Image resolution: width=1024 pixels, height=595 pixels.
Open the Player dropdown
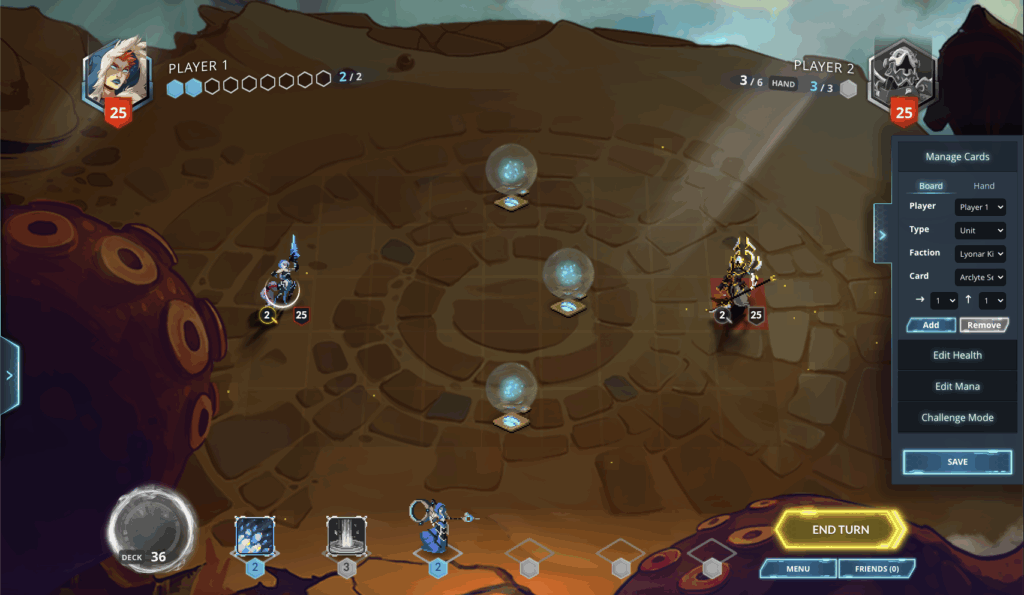tap(980, 207)
